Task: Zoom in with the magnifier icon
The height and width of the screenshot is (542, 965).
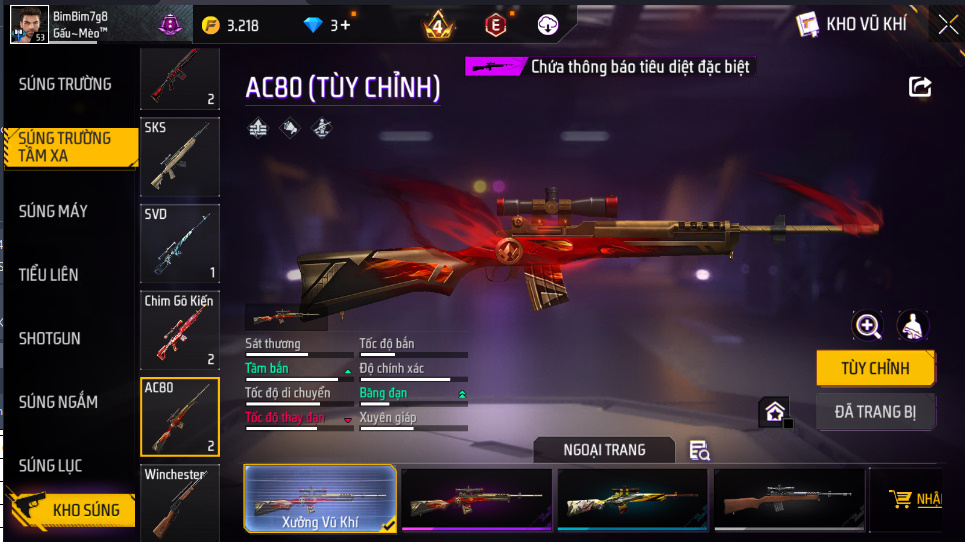Action: tap(867, 325)
